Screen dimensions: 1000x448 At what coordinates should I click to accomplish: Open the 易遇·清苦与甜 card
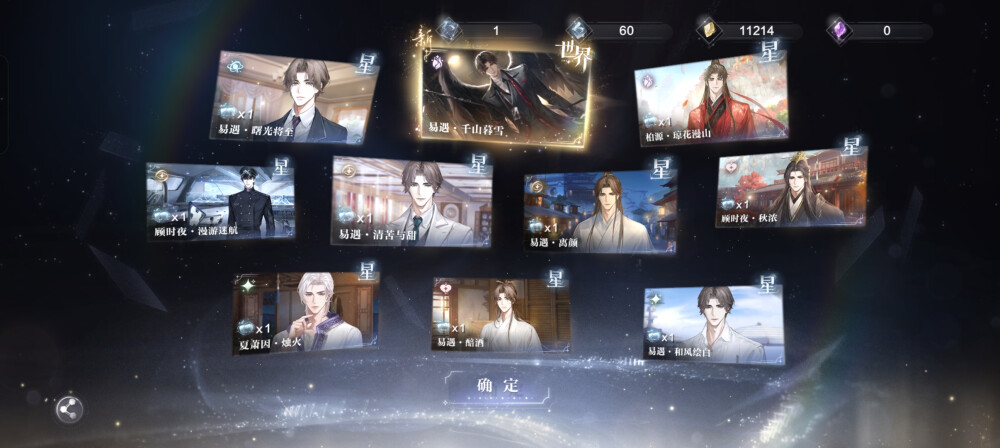tap(411, 201)
